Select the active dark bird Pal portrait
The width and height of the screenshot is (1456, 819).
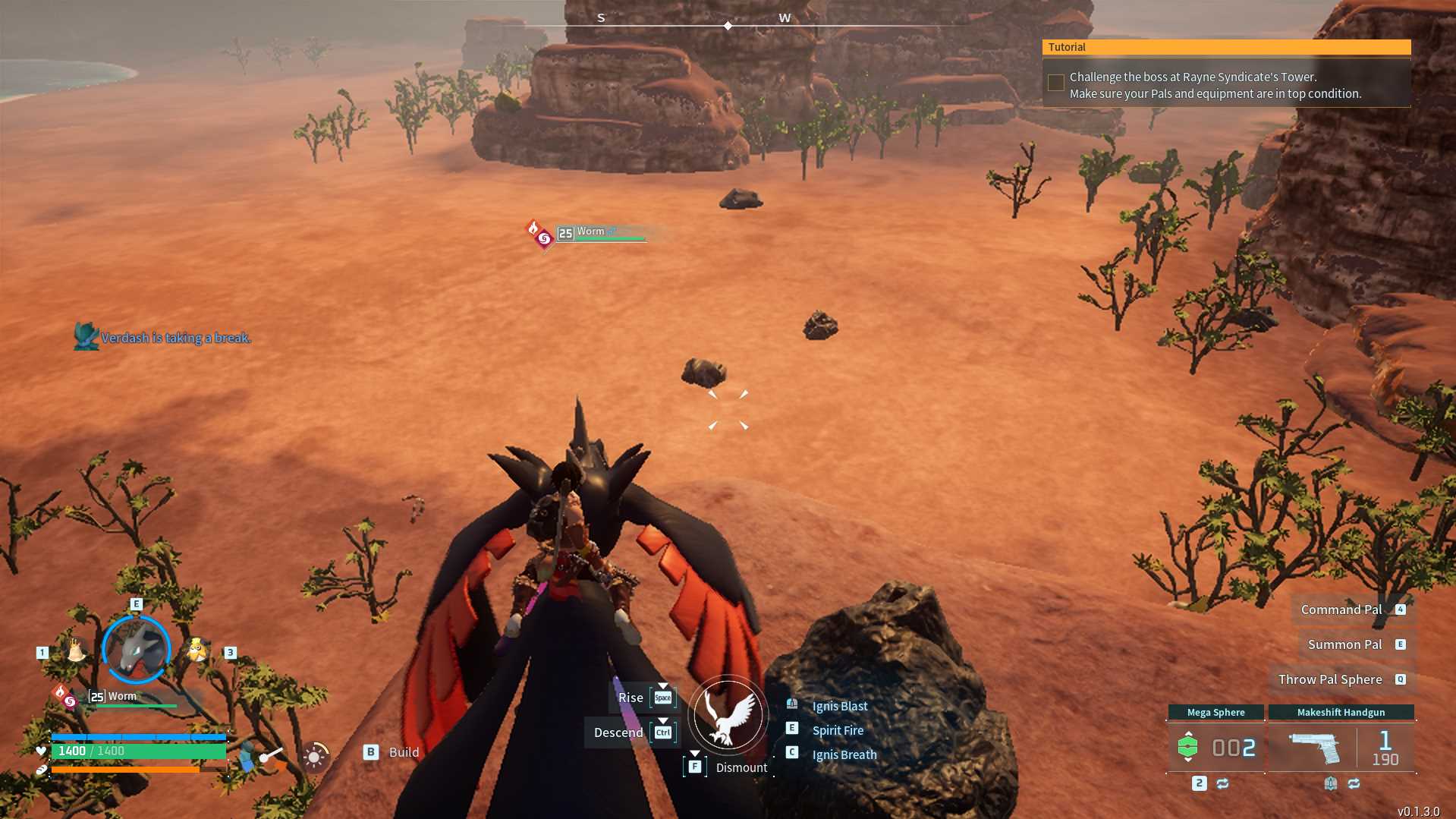click(x=137, y=650)
